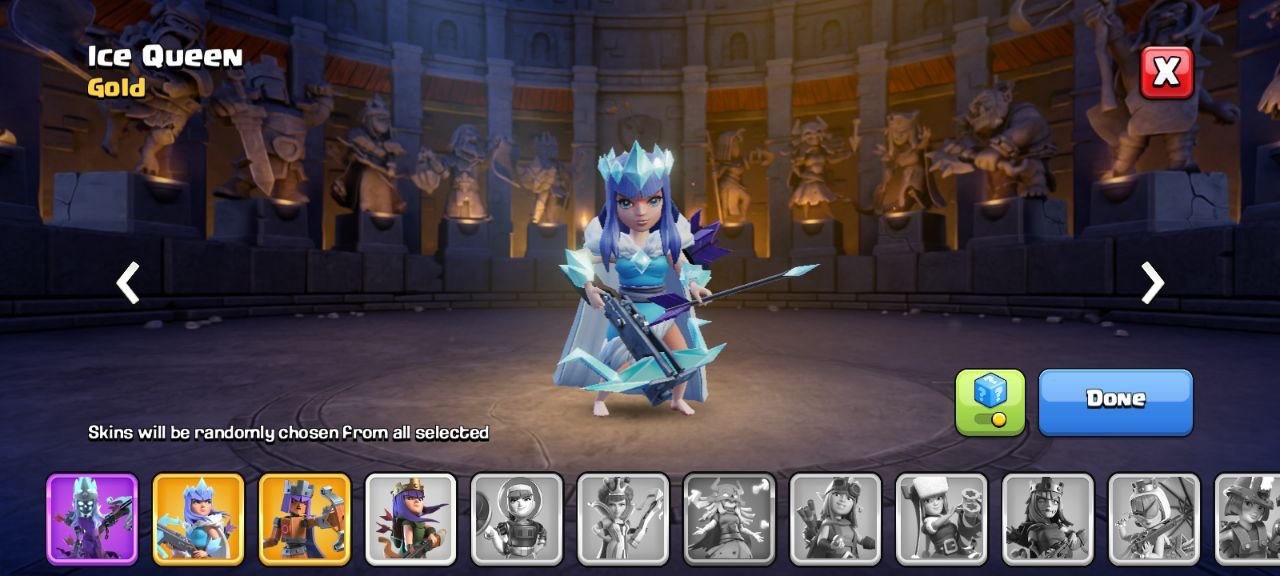The height and width of the screenshot is (576, 1280).
Task: Pick the greyed-out horned long-haired queen skin
Action: point(729,518)
